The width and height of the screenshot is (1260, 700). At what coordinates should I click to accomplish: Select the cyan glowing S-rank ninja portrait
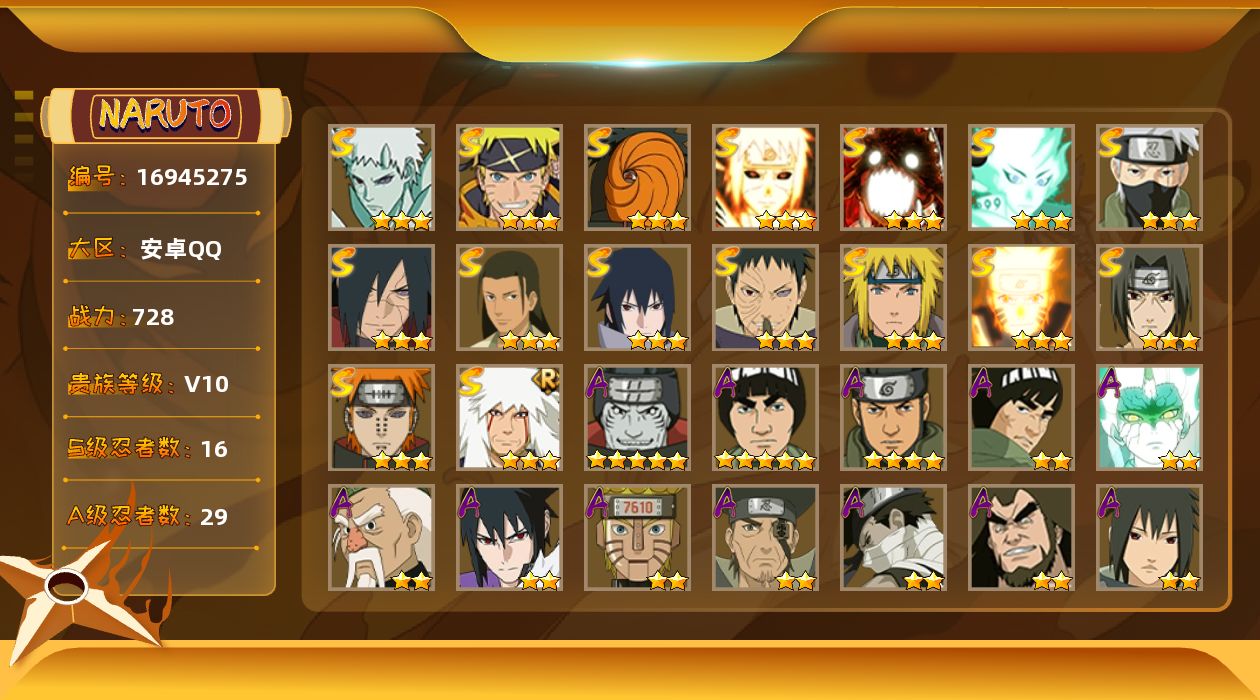pyautogui.click(x=1021, y=177)
